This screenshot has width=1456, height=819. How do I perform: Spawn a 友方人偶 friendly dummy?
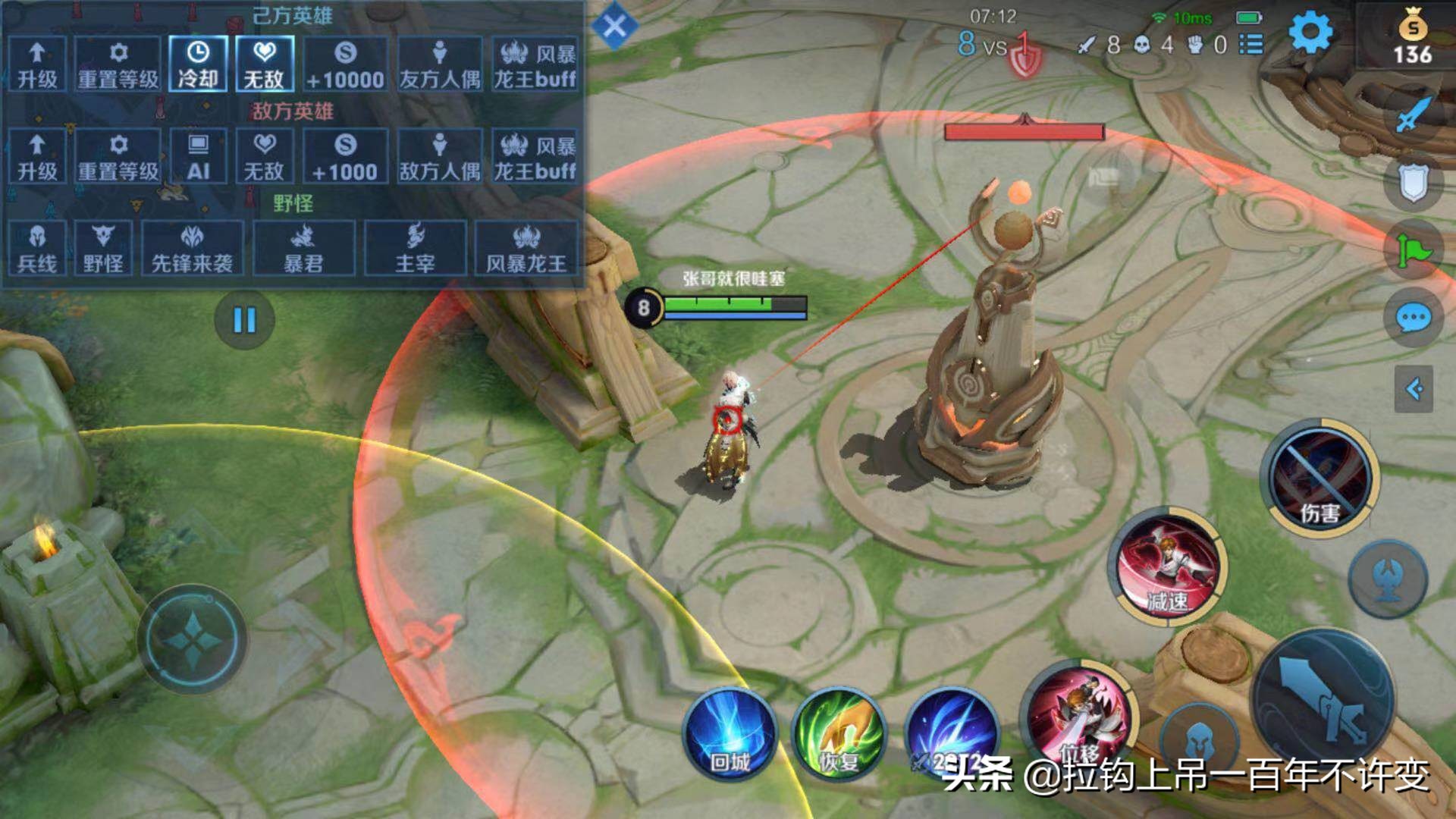pyautogui.click(x=440, y=64)
